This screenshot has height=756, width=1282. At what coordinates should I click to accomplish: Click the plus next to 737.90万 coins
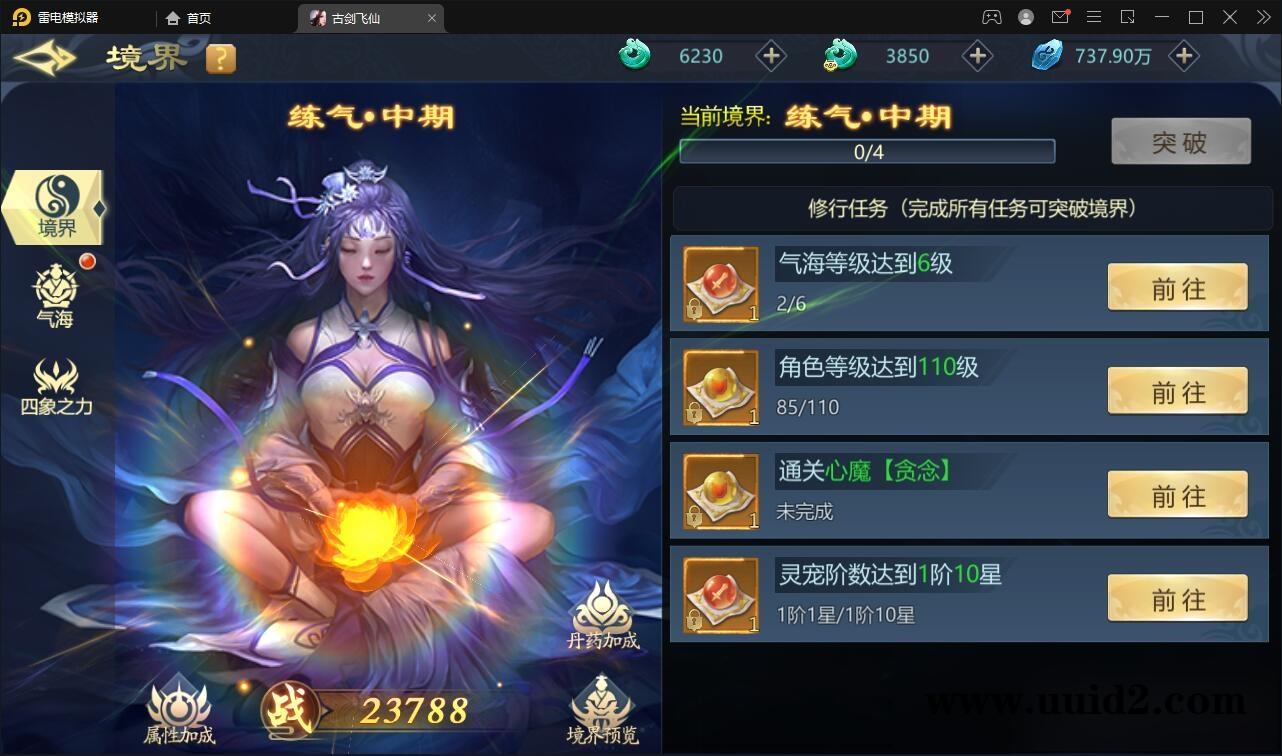tap(1184, 55)
